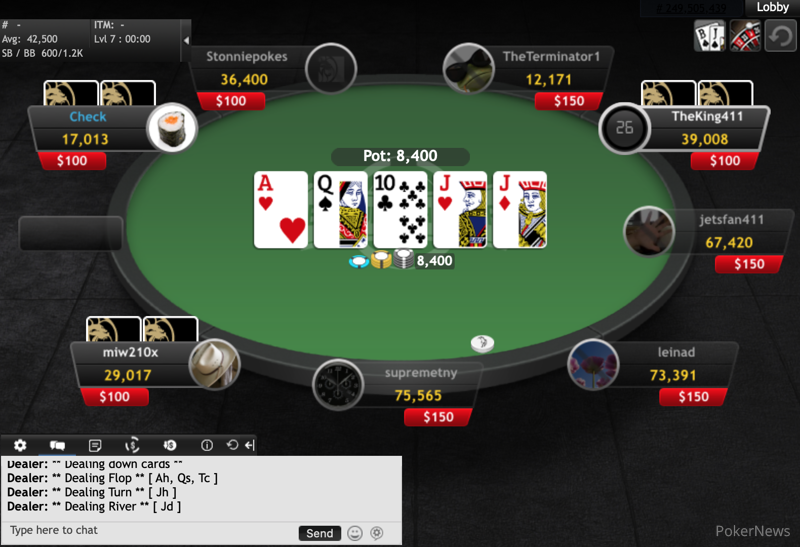Launch the roulette wheel side game
Viewport: 800px width, 547px height.
coord(744,36)
